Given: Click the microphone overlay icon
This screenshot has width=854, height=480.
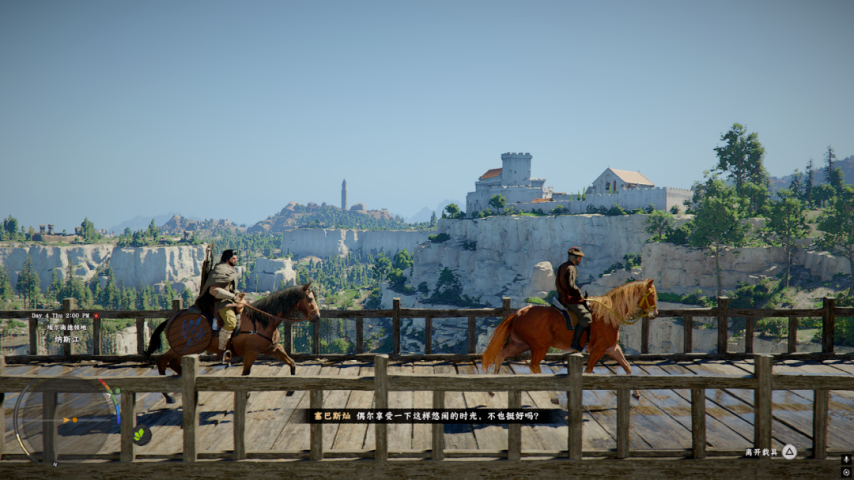Looking at the screenshot, I should 846,460.
